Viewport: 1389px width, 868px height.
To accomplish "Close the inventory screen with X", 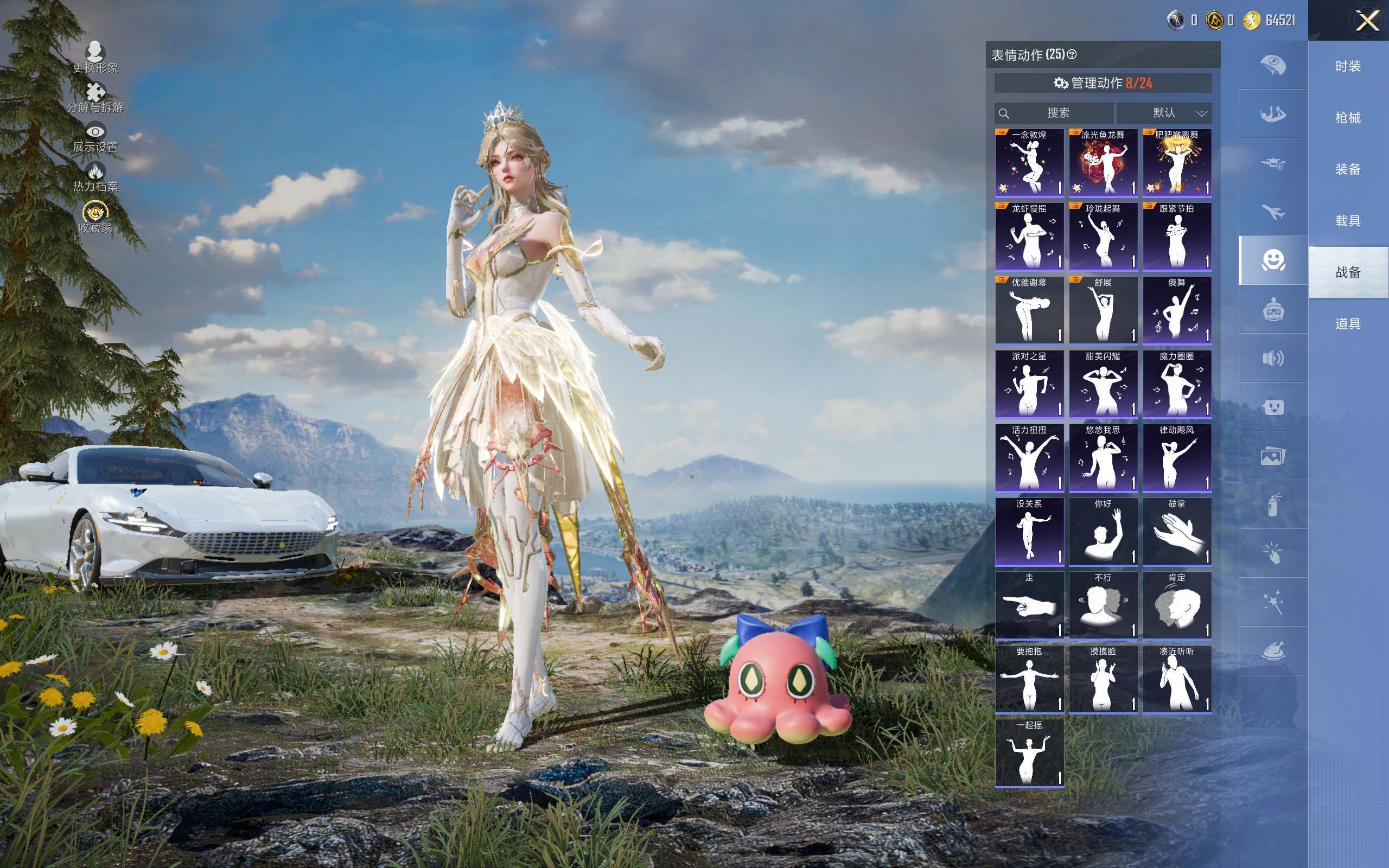I will tap(1367, 21).
